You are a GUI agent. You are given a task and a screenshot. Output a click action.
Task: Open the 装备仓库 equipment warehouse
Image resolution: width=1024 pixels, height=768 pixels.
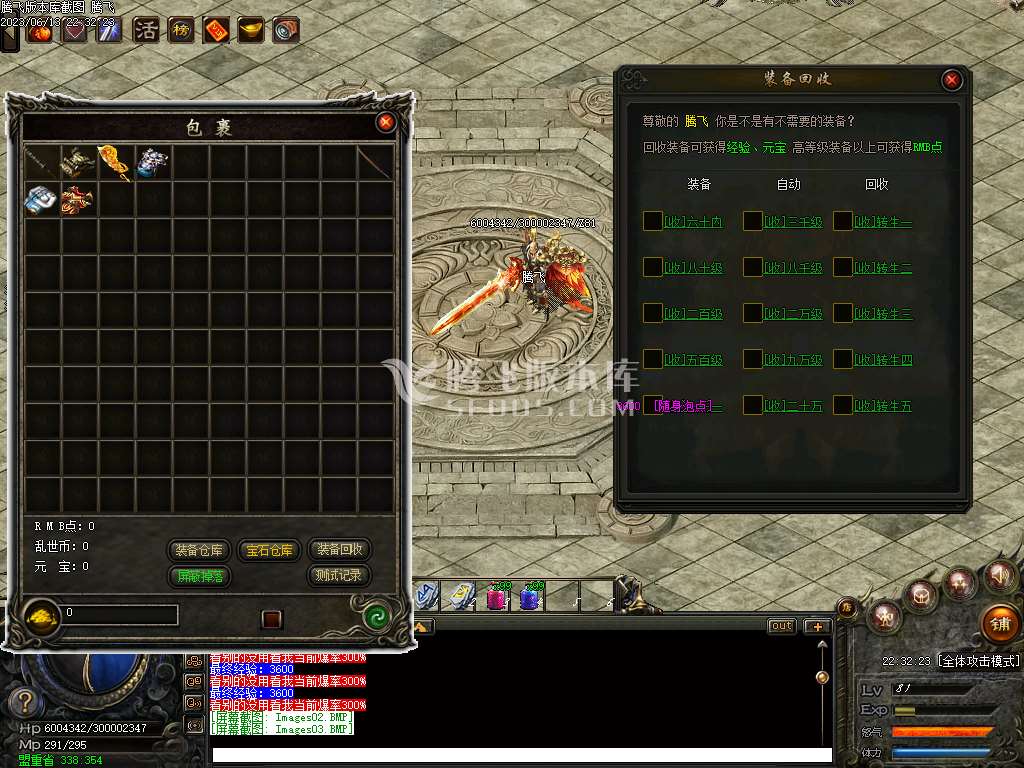coord(200,550)
